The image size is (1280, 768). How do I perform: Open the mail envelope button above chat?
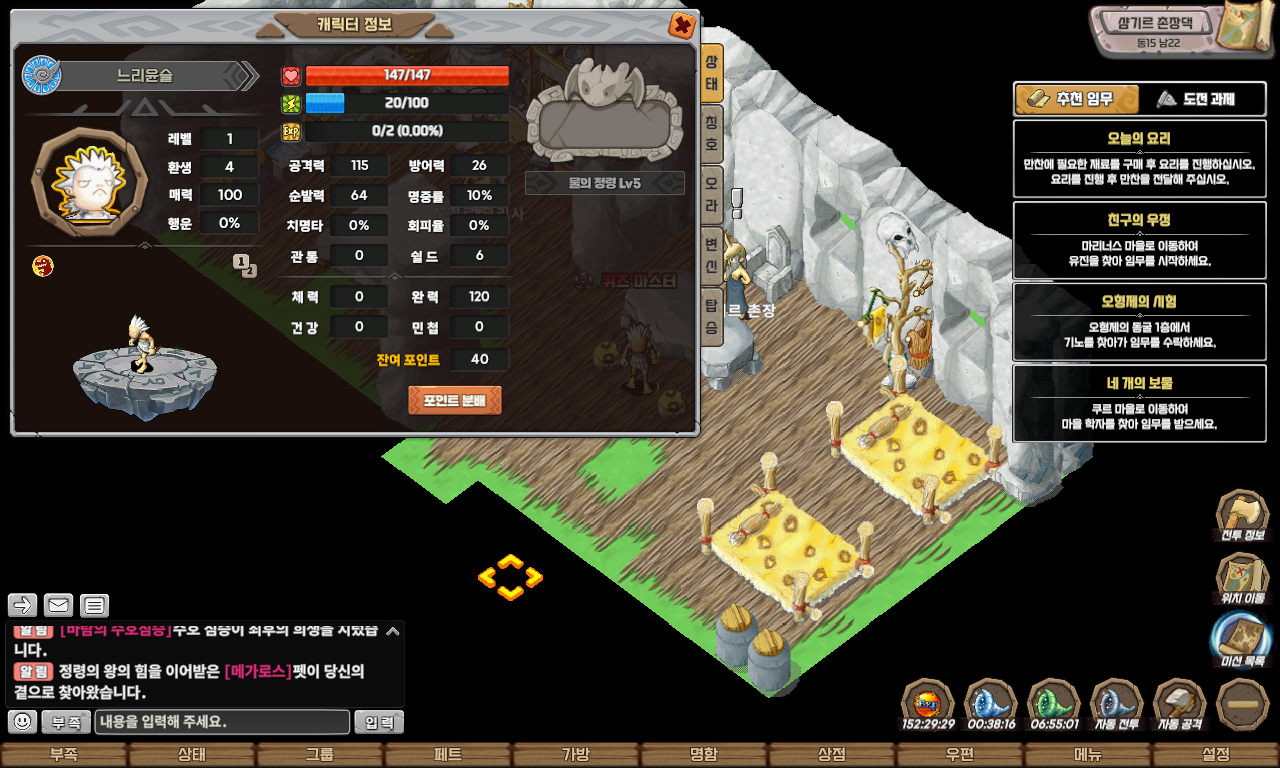(x=58, y=605)
